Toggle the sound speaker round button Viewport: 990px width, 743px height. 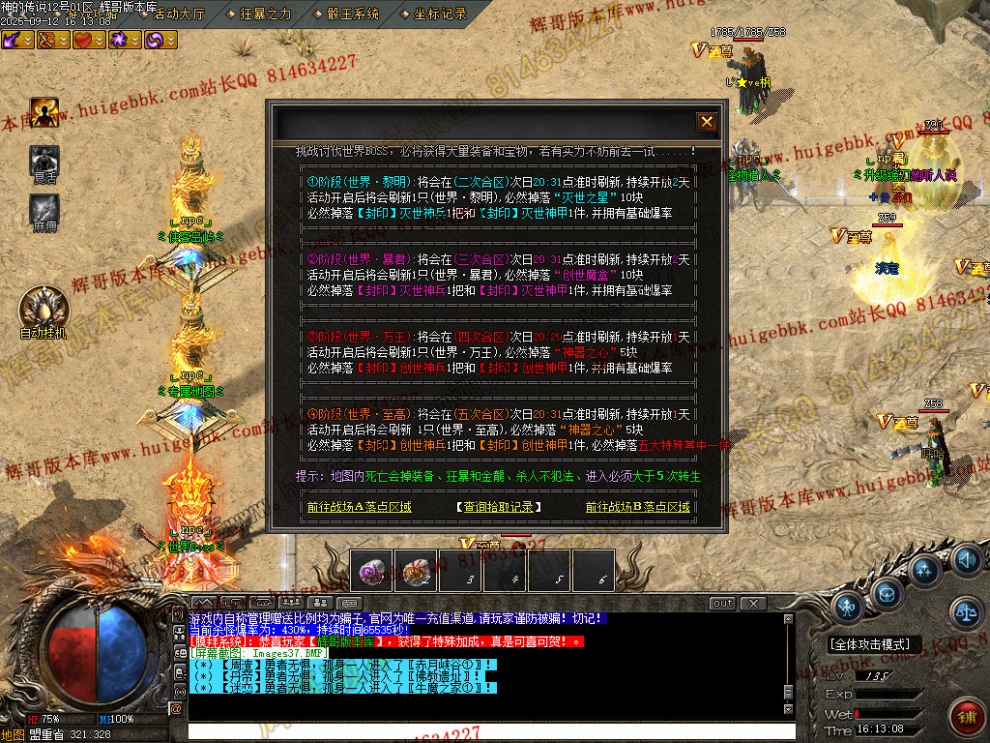point(965,558)
